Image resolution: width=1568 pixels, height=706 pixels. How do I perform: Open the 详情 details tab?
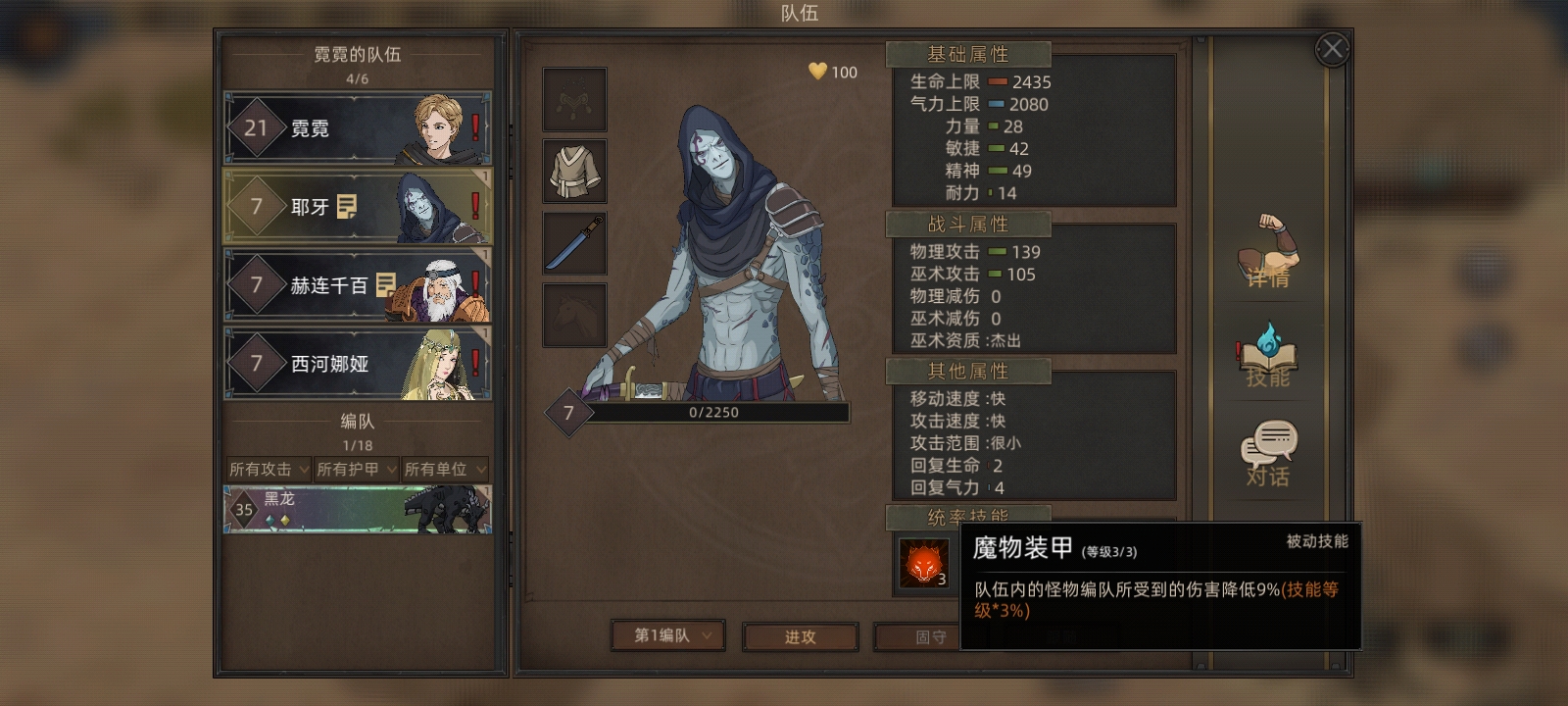coord(1268,253)
